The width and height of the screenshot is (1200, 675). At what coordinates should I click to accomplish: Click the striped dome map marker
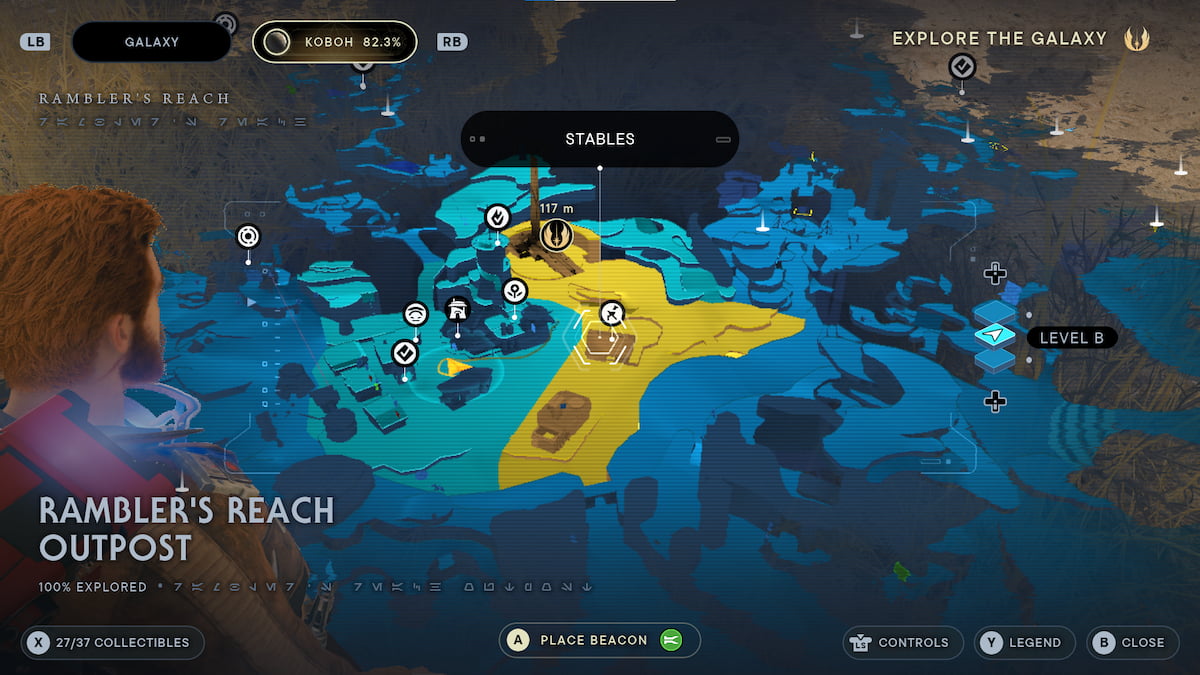point(416,314)
